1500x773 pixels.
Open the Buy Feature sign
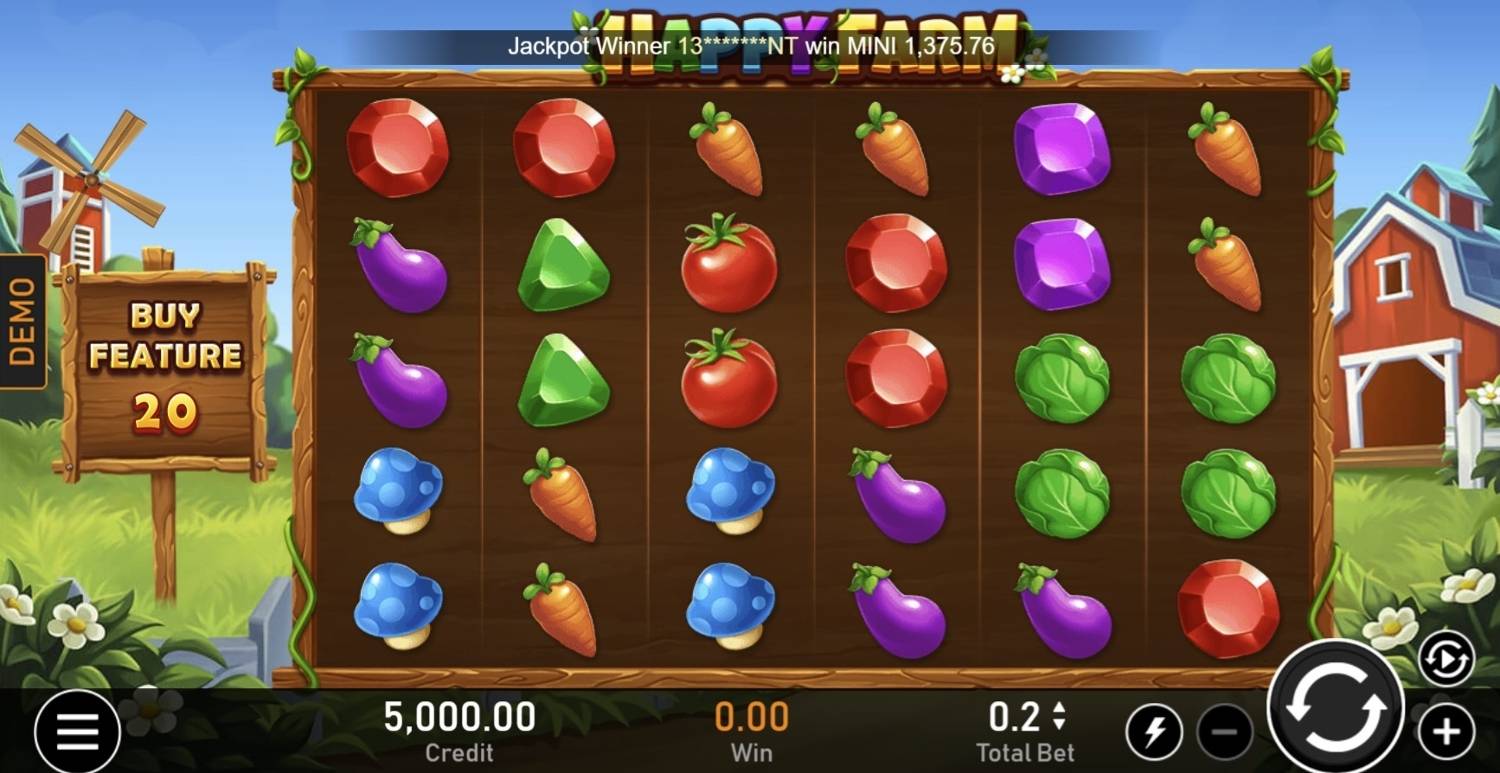click(x=165, y=366)
